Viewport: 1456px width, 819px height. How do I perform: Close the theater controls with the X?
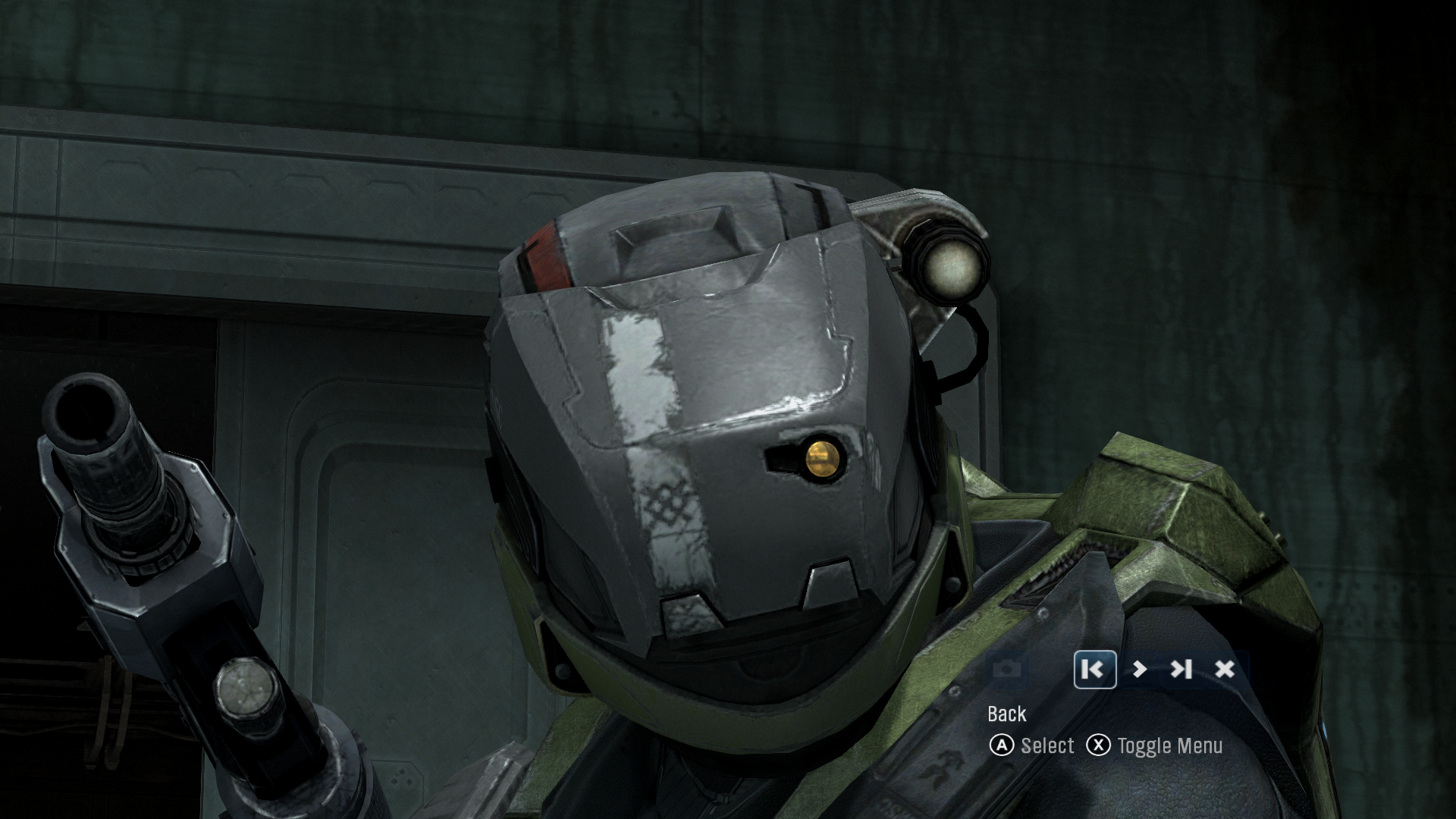[x=1225, y=670]
